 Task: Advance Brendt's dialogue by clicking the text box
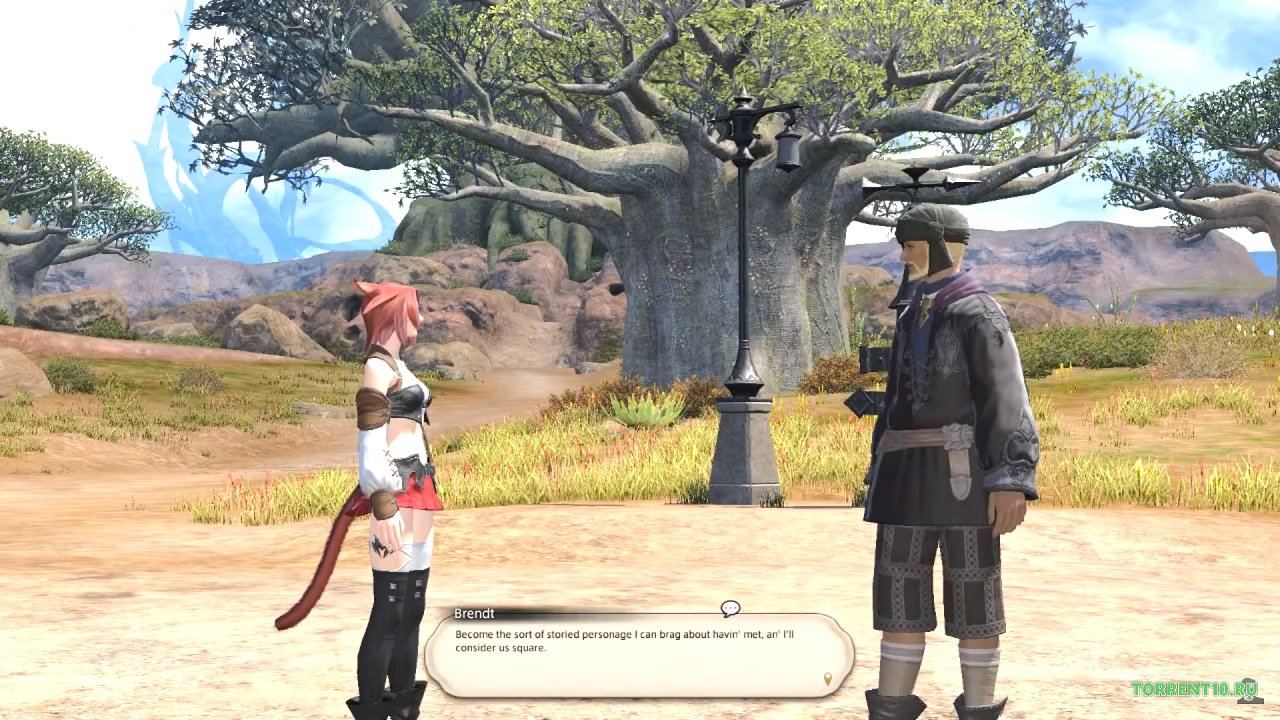click(x=639, y=655)
